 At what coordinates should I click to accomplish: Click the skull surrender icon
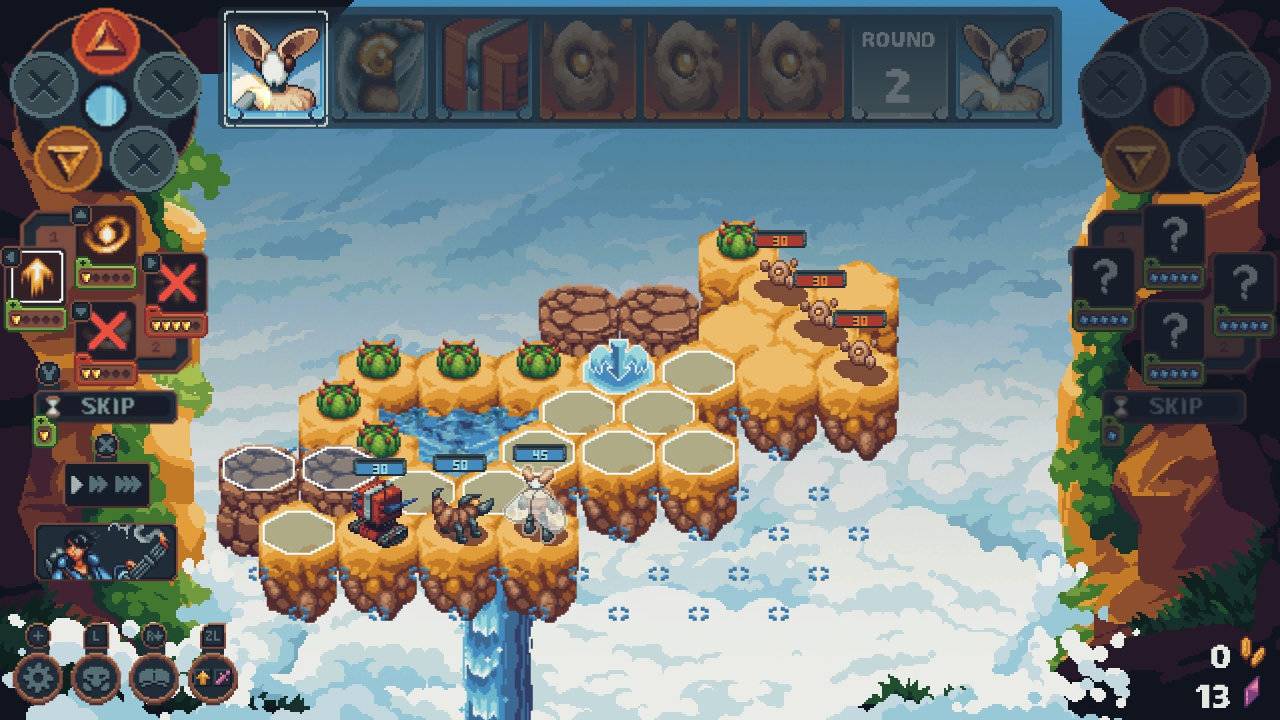coord(96,677)
